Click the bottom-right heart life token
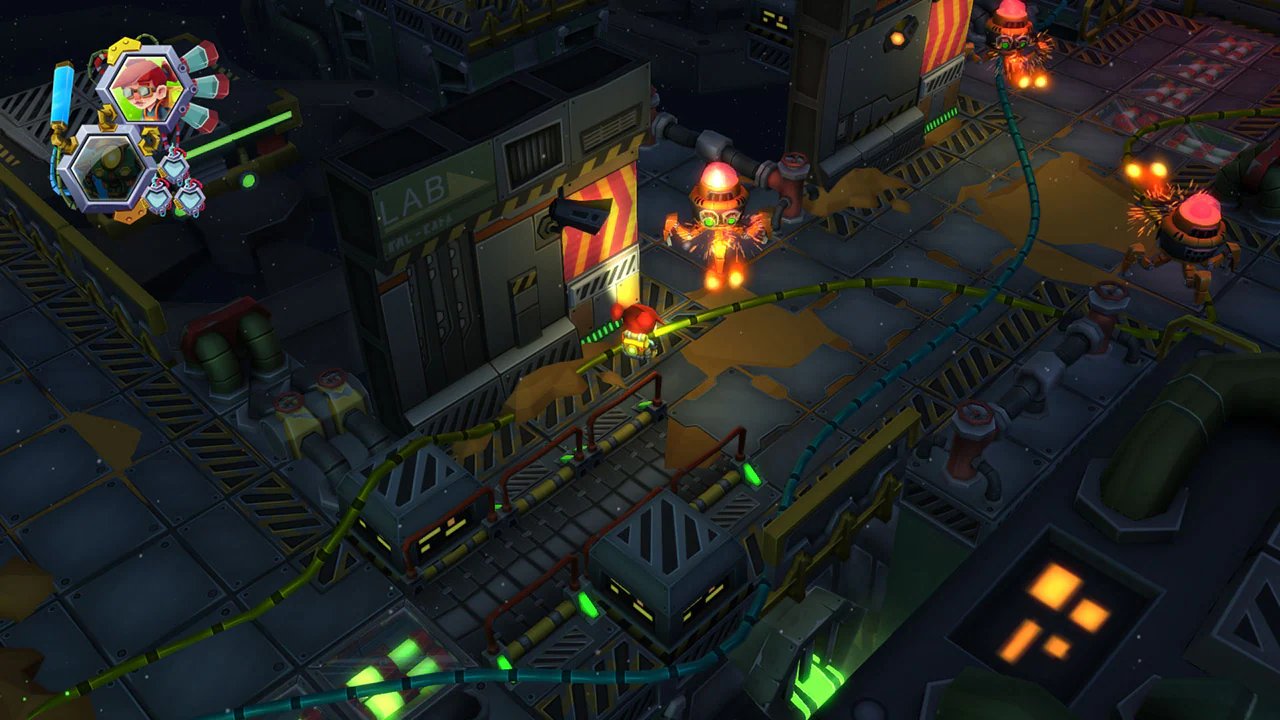Viewport: 1280px width, 720px height. pos(189,197)
